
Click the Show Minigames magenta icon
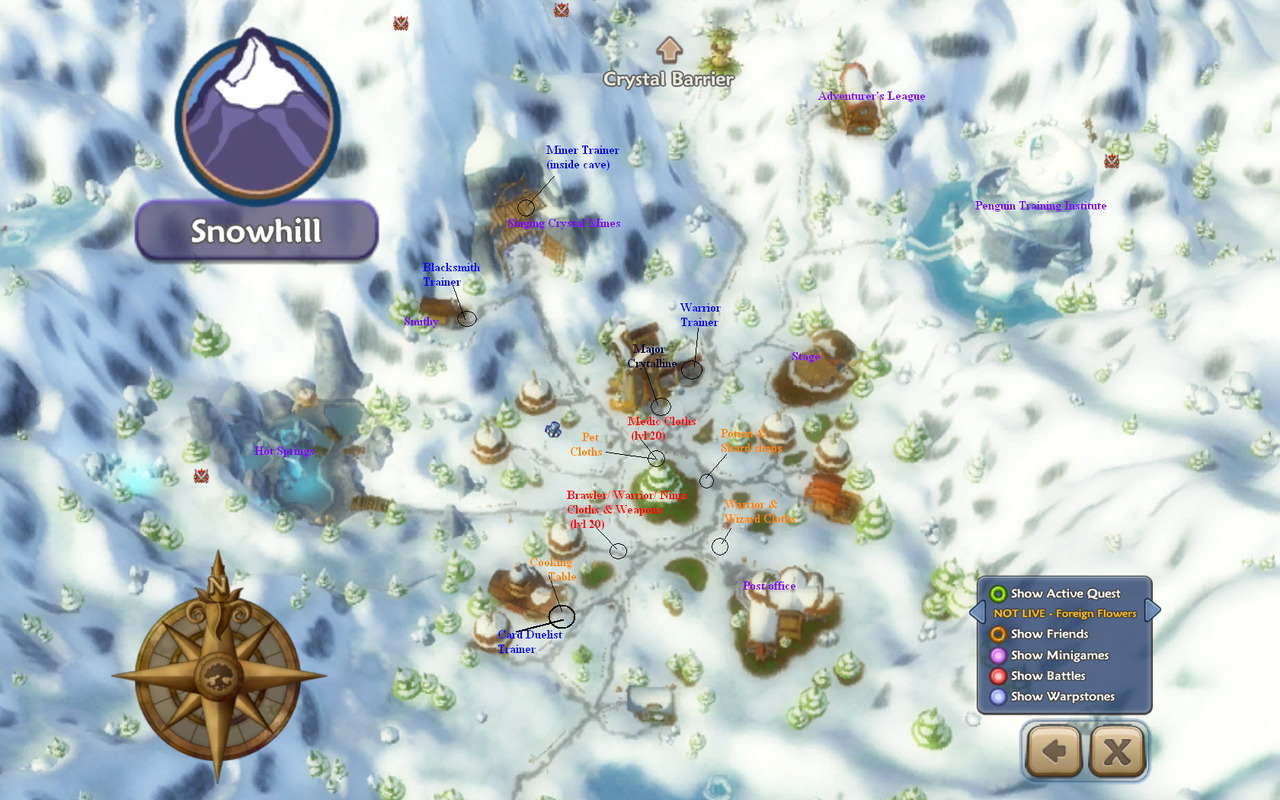coord(999,655)
